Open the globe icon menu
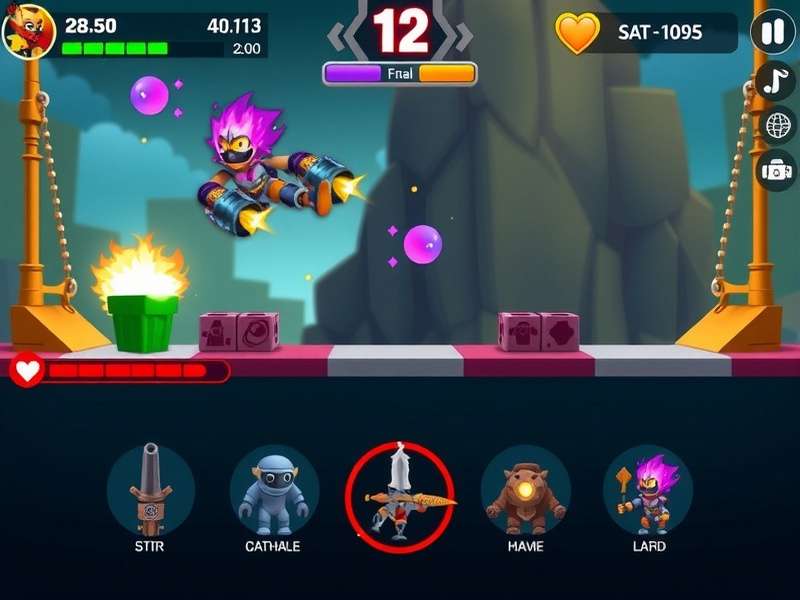The image size is (800, 600). tap(779, 125)
